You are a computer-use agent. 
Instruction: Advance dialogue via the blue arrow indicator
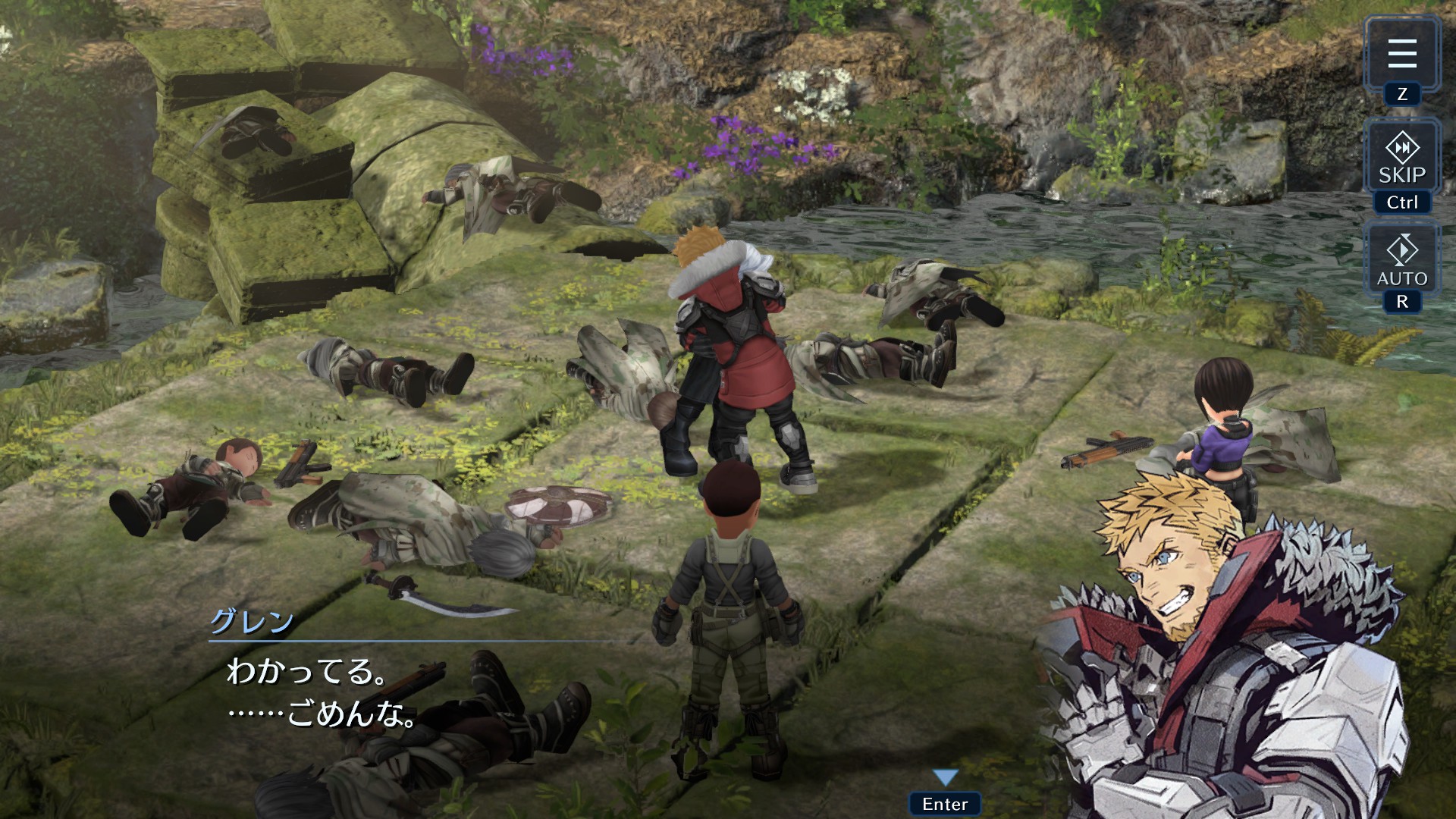945,777
